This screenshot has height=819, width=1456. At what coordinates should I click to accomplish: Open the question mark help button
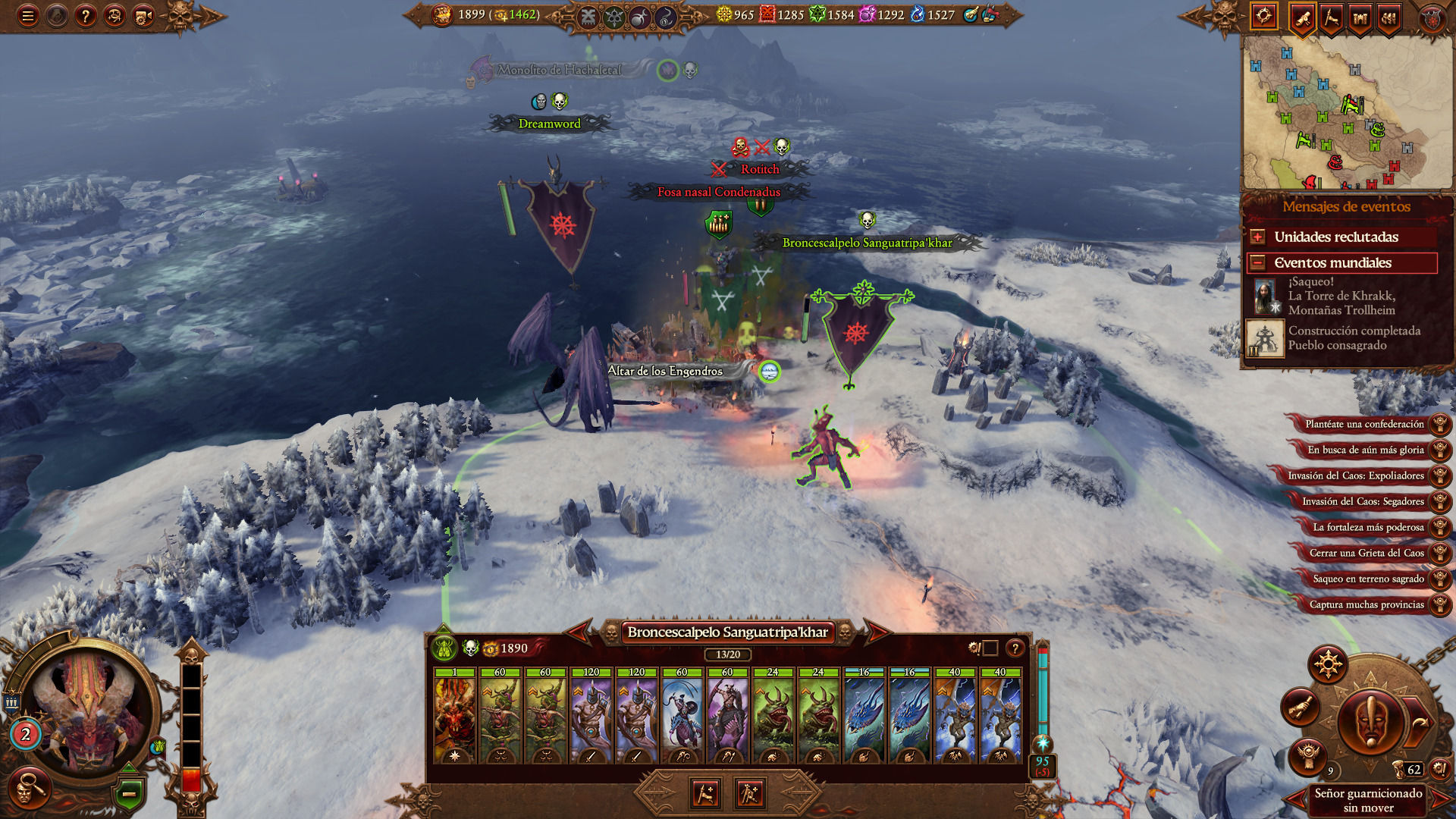click(86, 16)
